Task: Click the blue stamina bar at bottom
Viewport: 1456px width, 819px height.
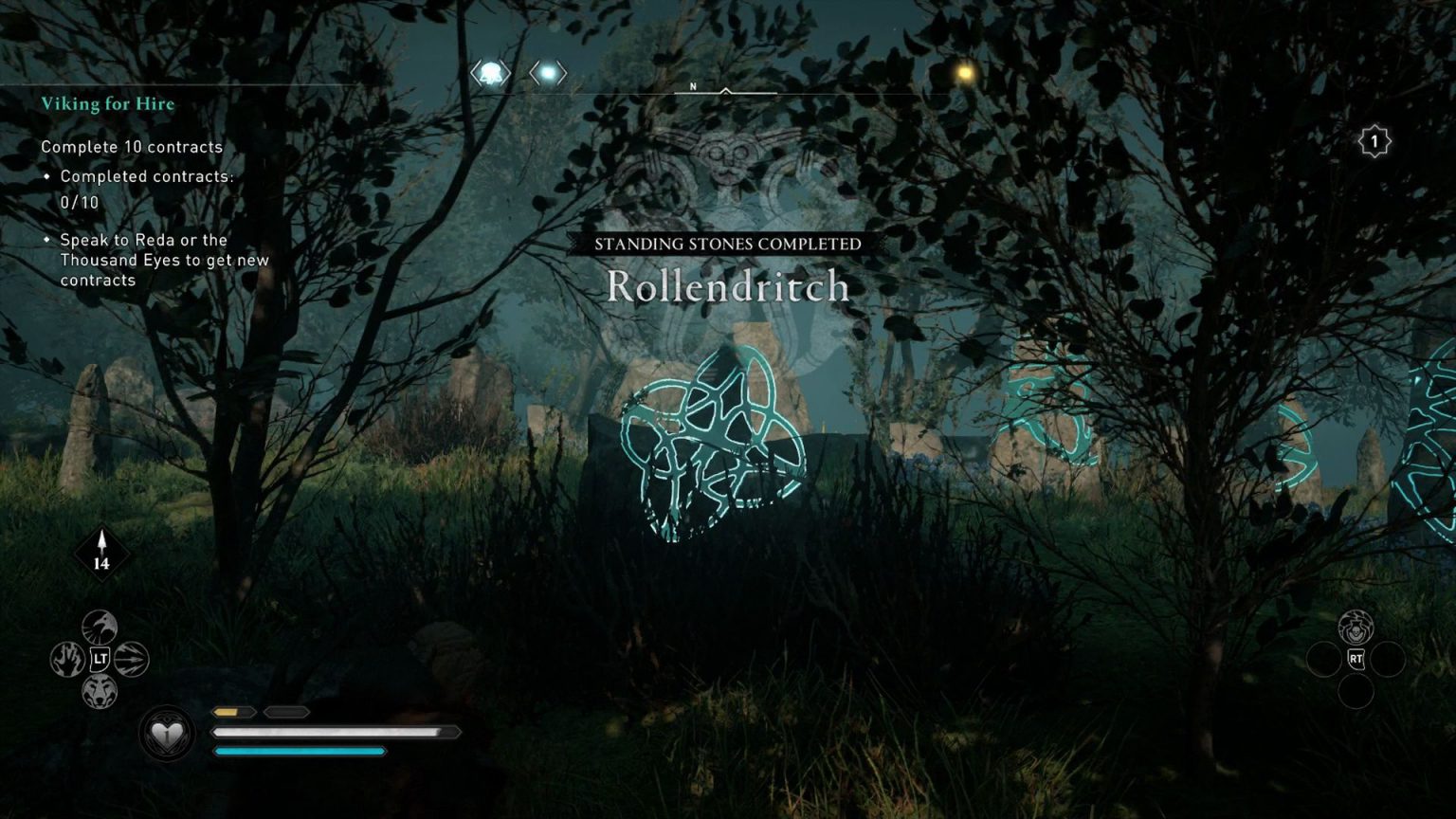Action: (x=299, y=751)
